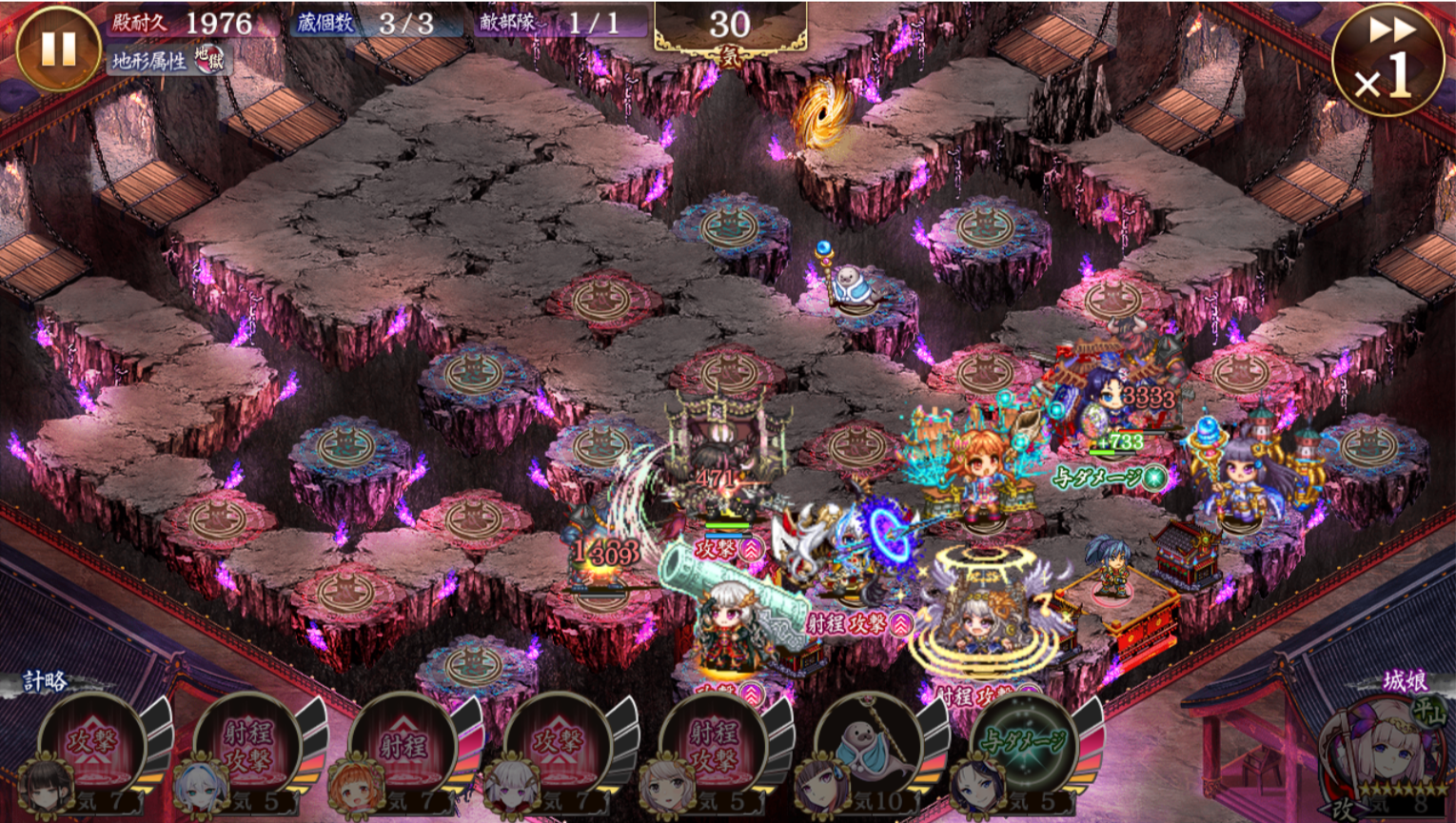Pause the battle
Image resolution: width=1456 pixels, height=823 pixels.
click(x=57, y=49)
